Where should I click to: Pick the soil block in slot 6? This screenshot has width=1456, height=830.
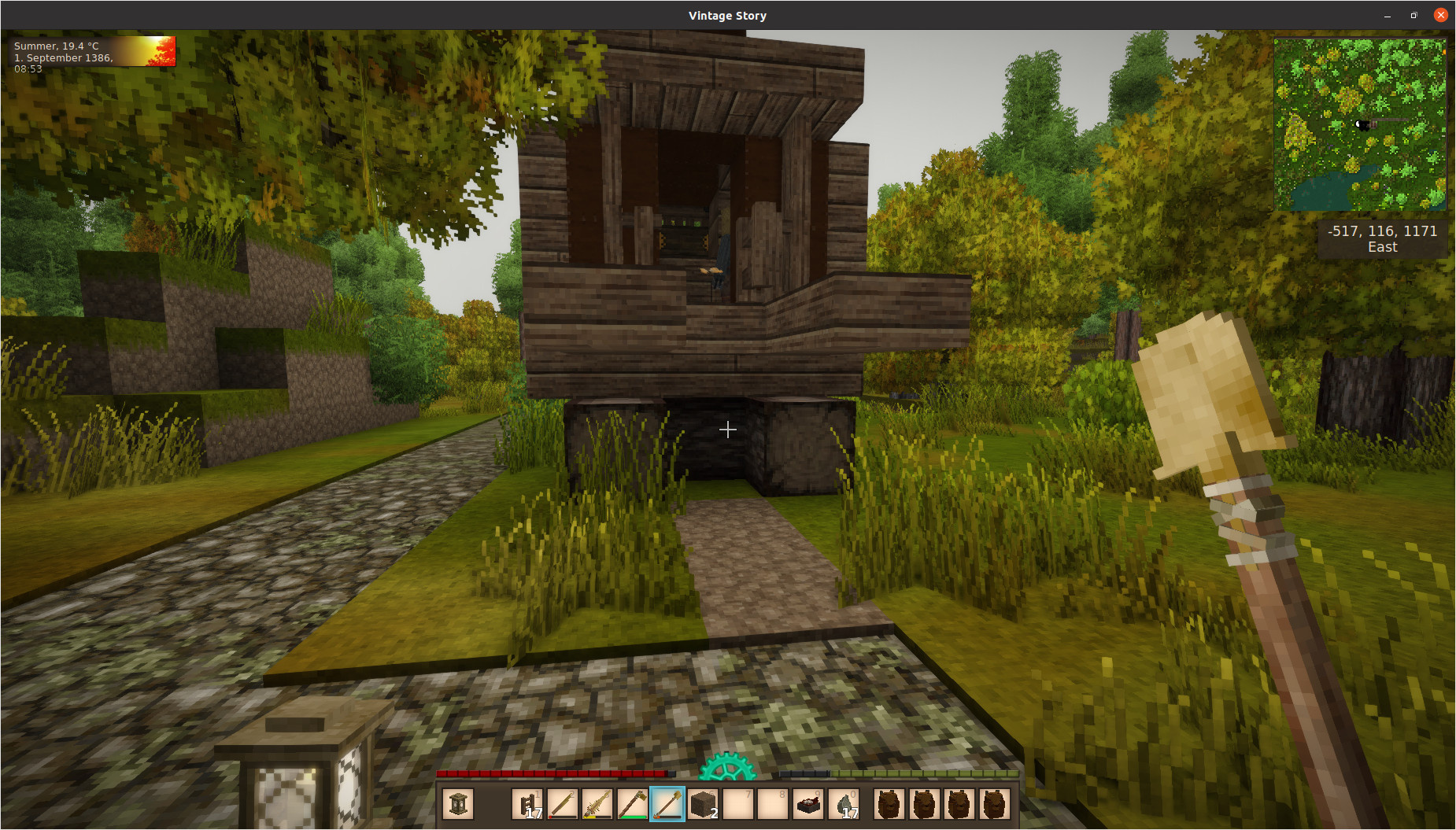[x=702, y=804]
